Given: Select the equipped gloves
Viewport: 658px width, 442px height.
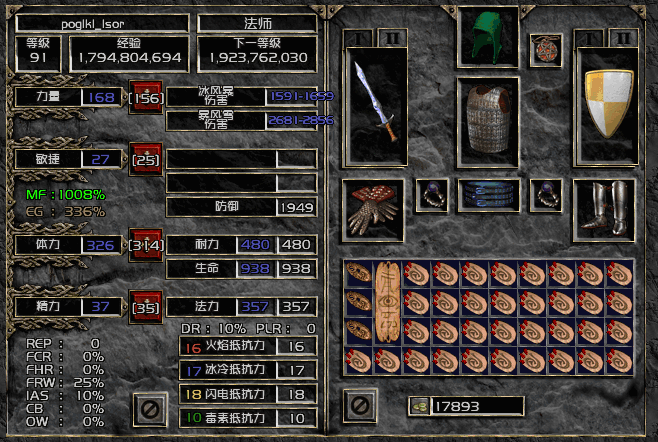Looking at the screenshot, I should [x=373, y=210].
